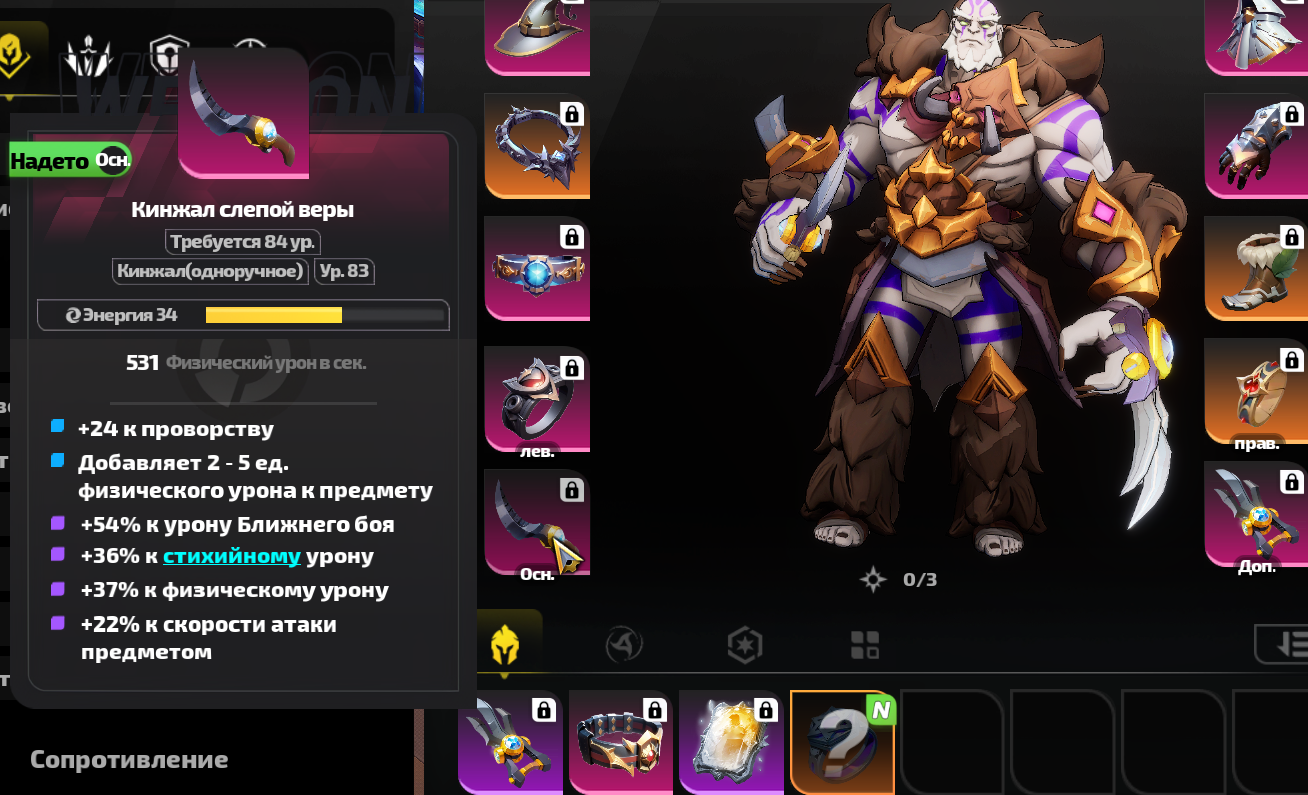The height and width of the screenshot is (795, 1308).
Task: Switch to the swirl icon inventory tab
Action: pyautogui.click(x=624, y=645)
